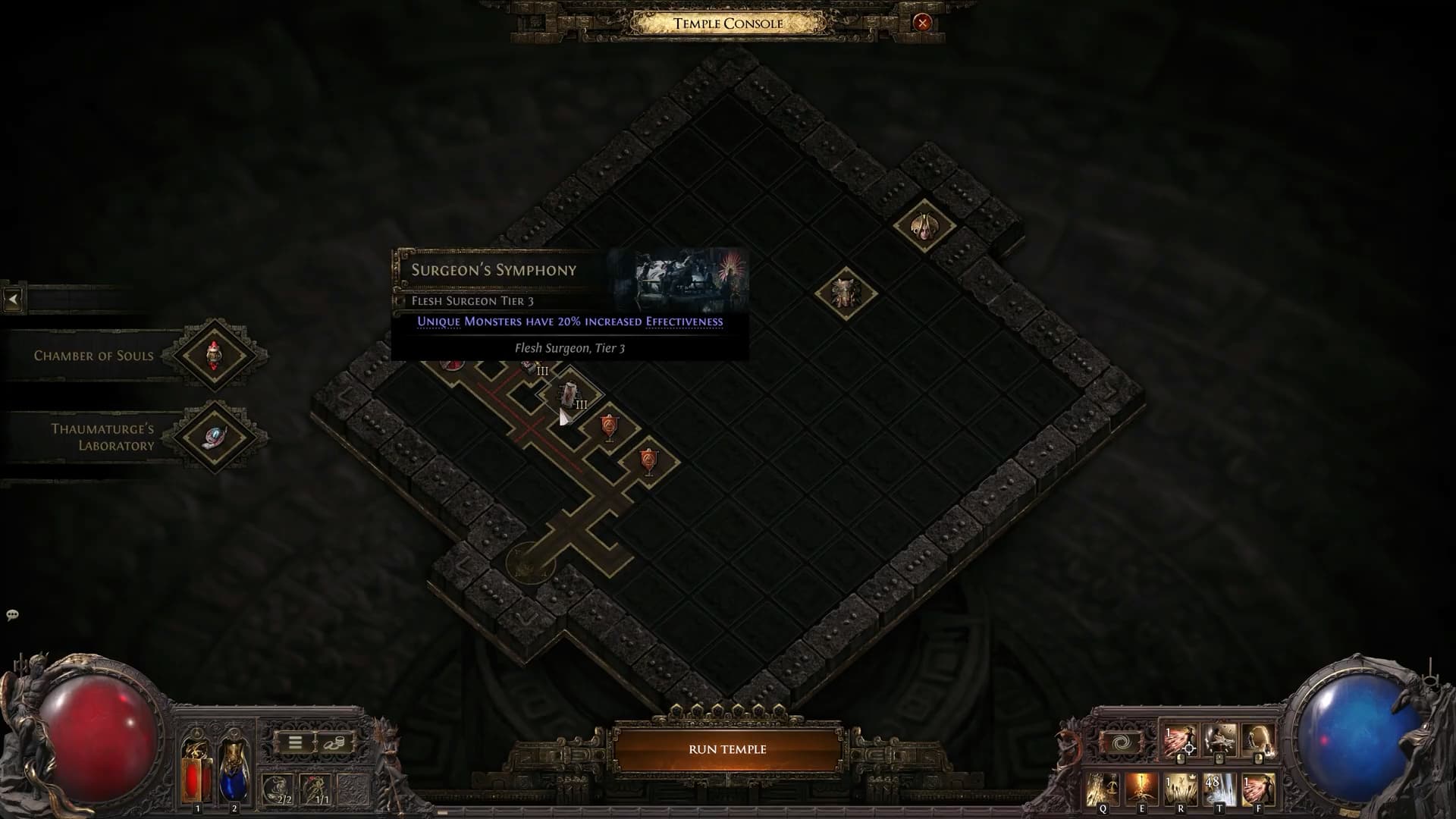Viewport: 1456px width, 819px height.
Task: Pick the Thaumaturge's Laboratory room card
Action: [215, 437]
